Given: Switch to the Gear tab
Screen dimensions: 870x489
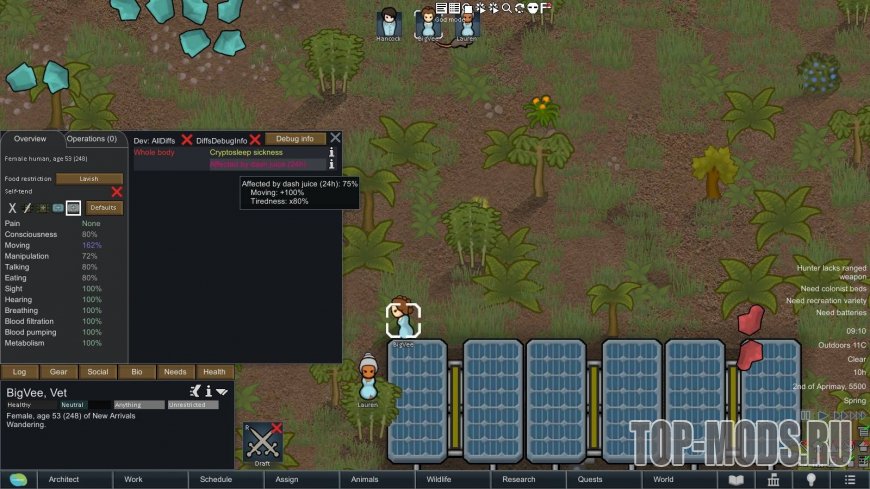Looking at the screenshot, I should point(59,372).
